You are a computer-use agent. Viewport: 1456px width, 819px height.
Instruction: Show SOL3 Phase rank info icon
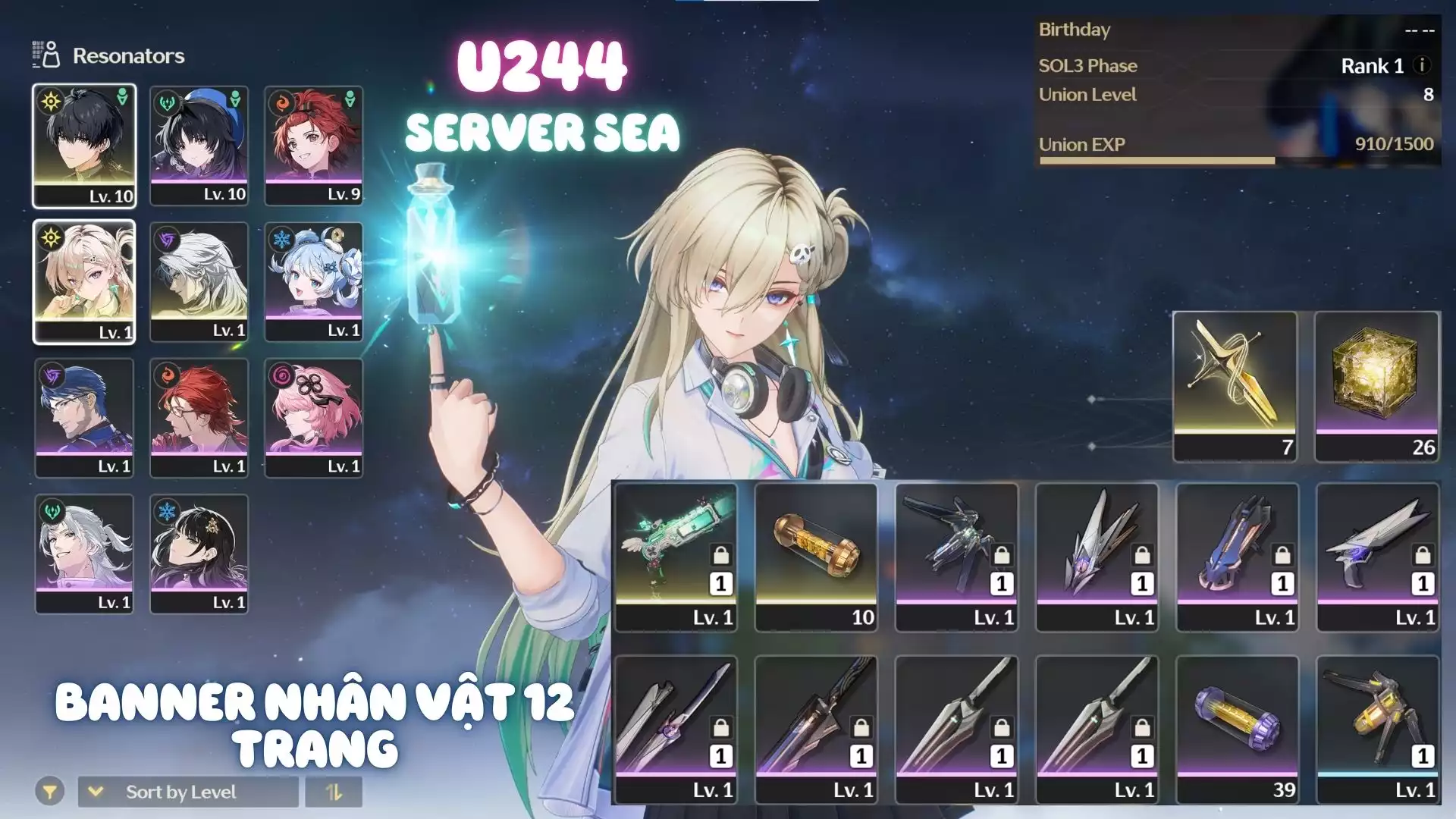(1423, 65)
